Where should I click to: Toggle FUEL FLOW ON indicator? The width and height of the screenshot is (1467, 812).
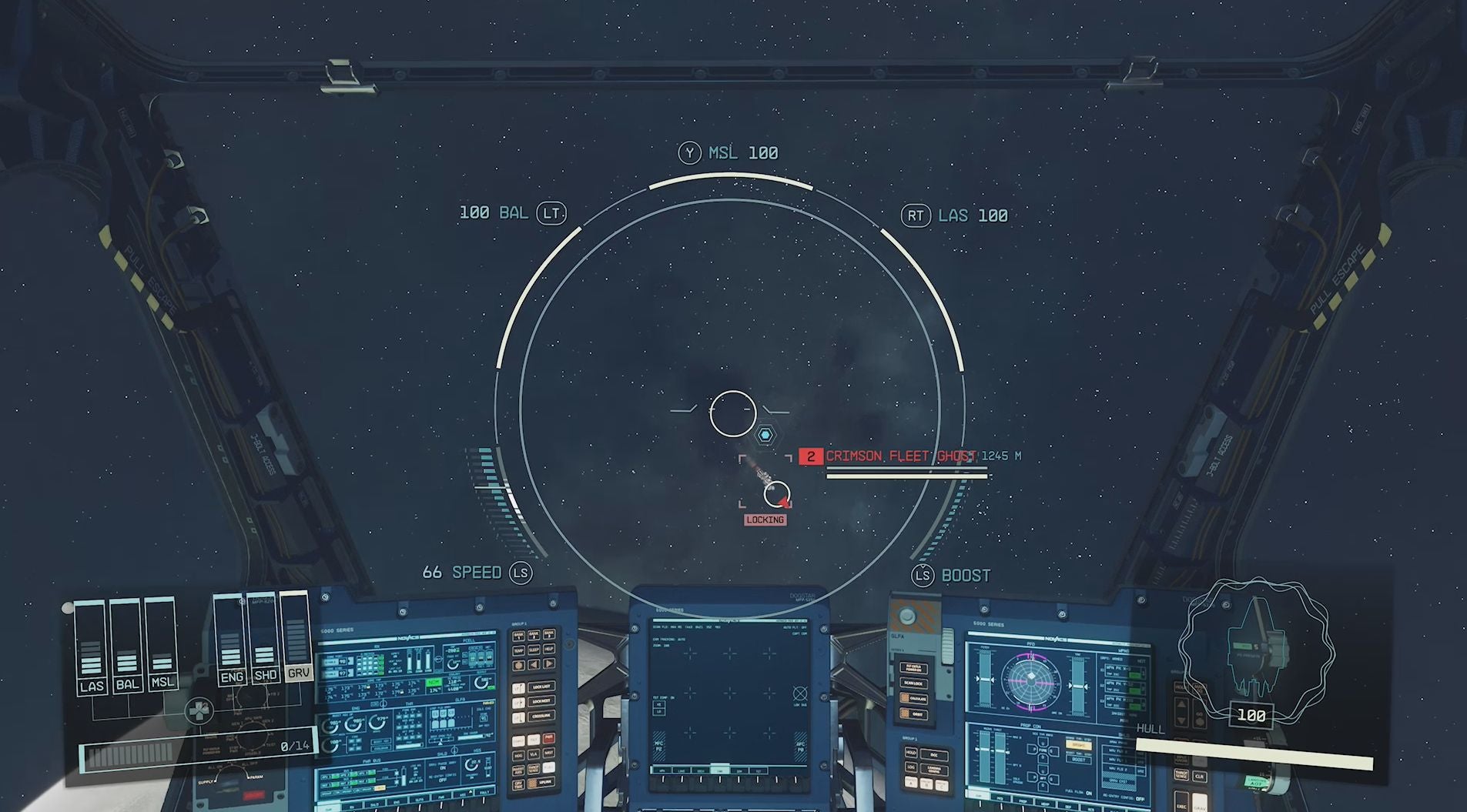(1089, 793)
